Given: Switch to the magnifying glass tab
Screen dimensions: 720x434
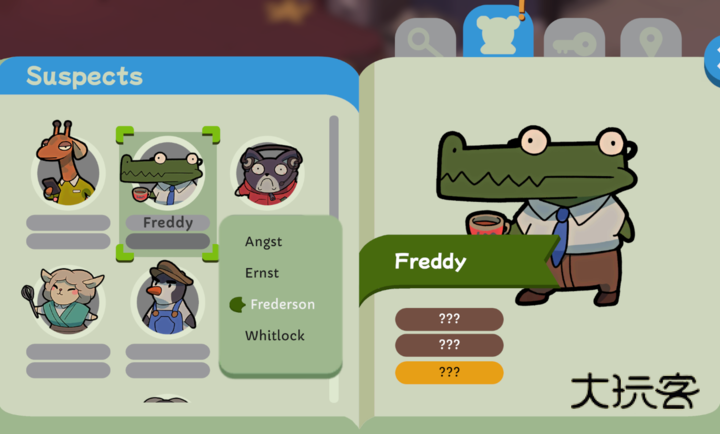Looking at the screenshot, I should click(x=425, y=42).
